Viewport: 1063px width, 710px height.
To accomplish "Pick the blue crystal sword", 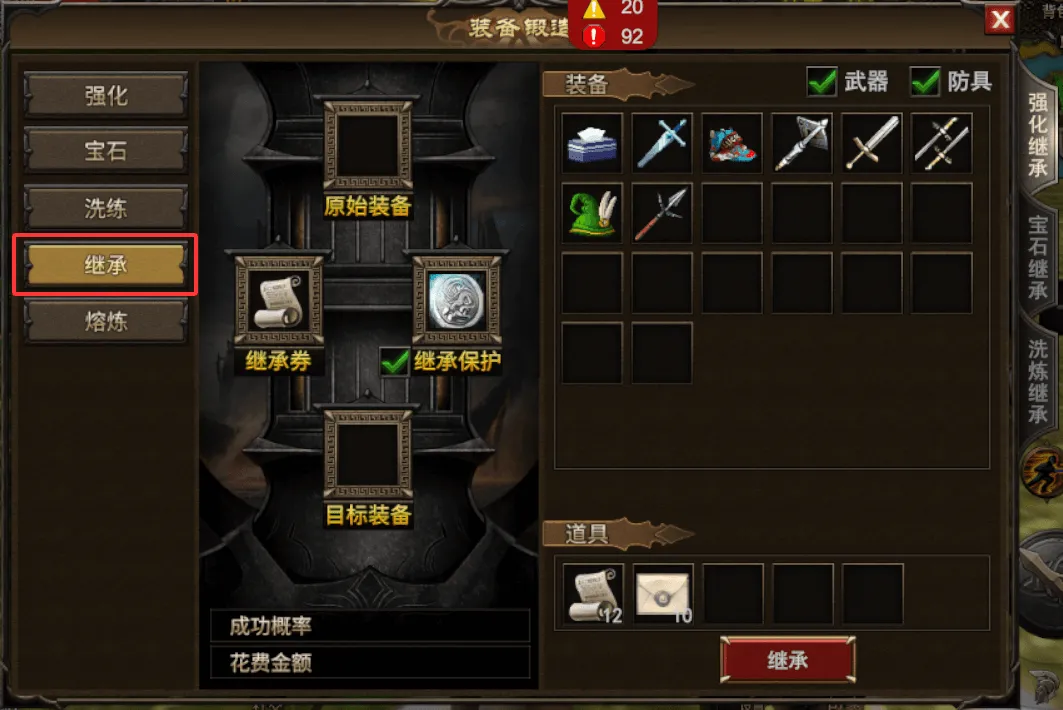I will [x=662, y=143].
